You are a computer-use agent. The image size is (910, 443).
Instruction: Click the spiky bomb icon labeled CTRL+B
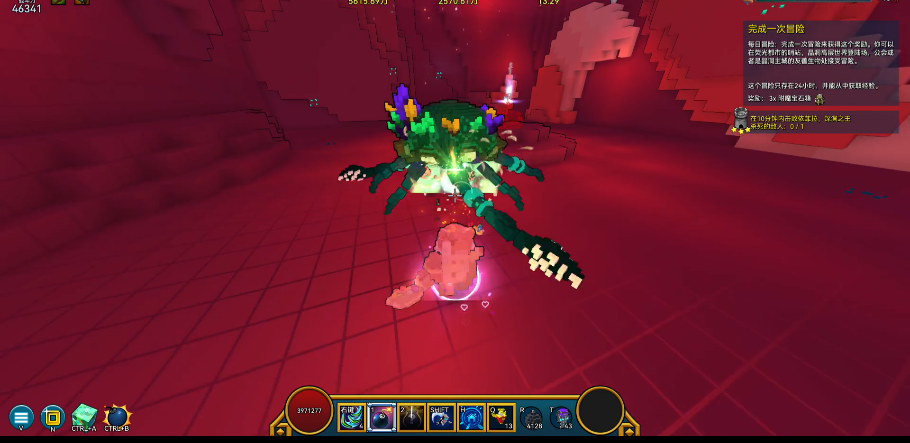coord(117,415)
